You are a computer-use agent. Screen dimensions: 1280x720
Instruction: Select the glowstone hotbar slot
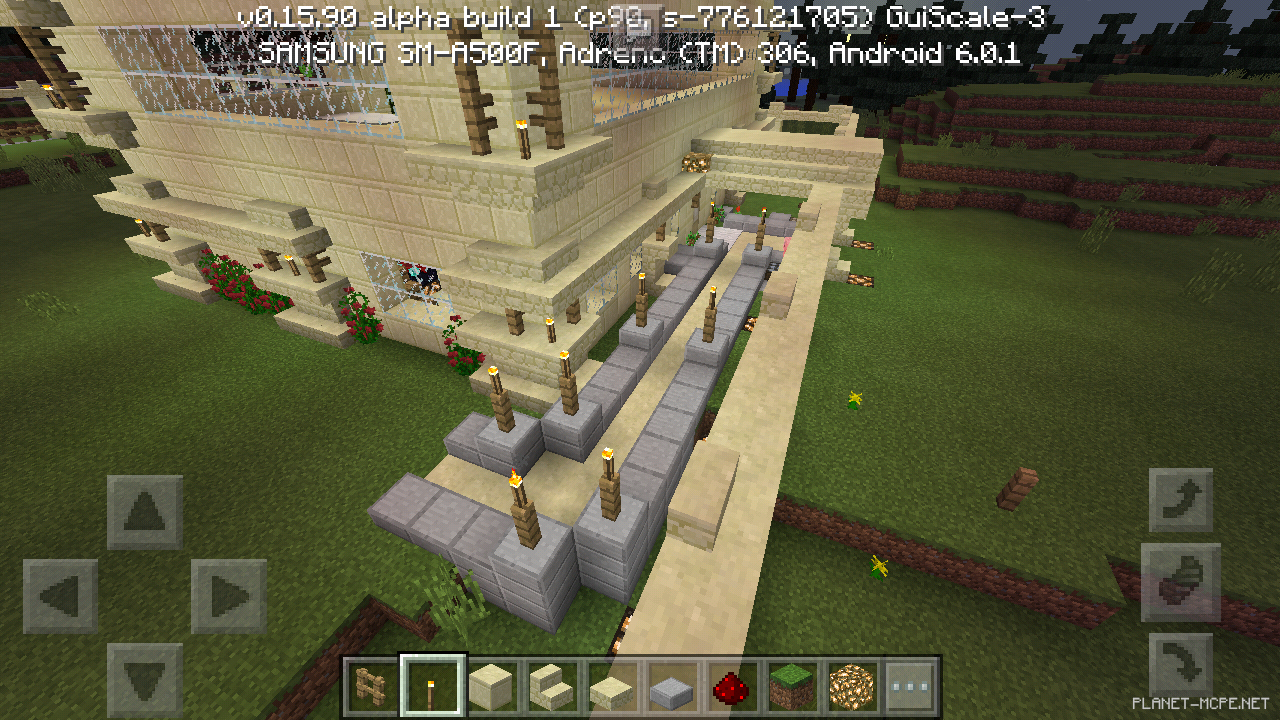852,686
